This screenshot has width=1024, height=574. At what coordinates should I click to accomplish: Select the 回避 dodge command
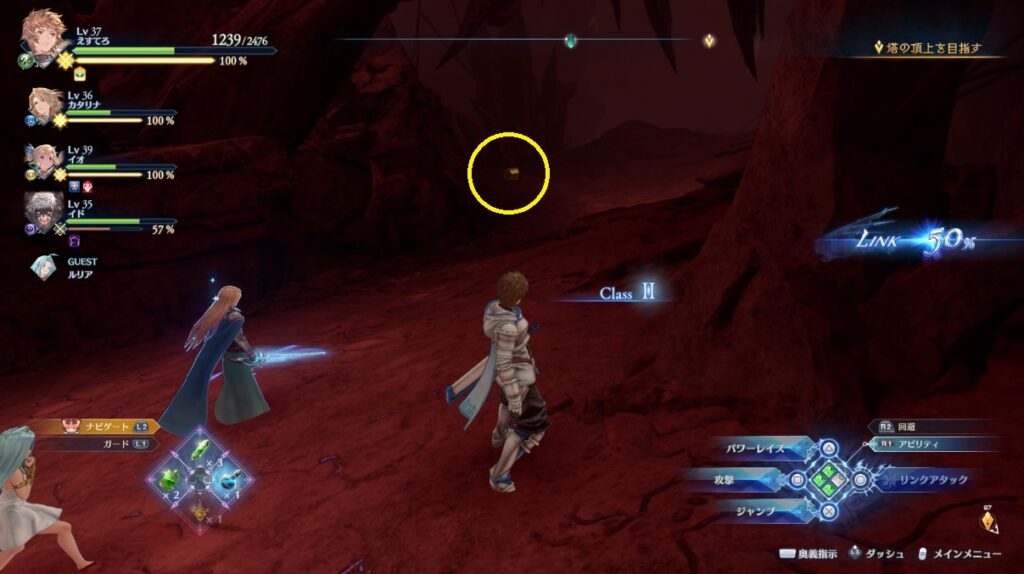[928, 426]
